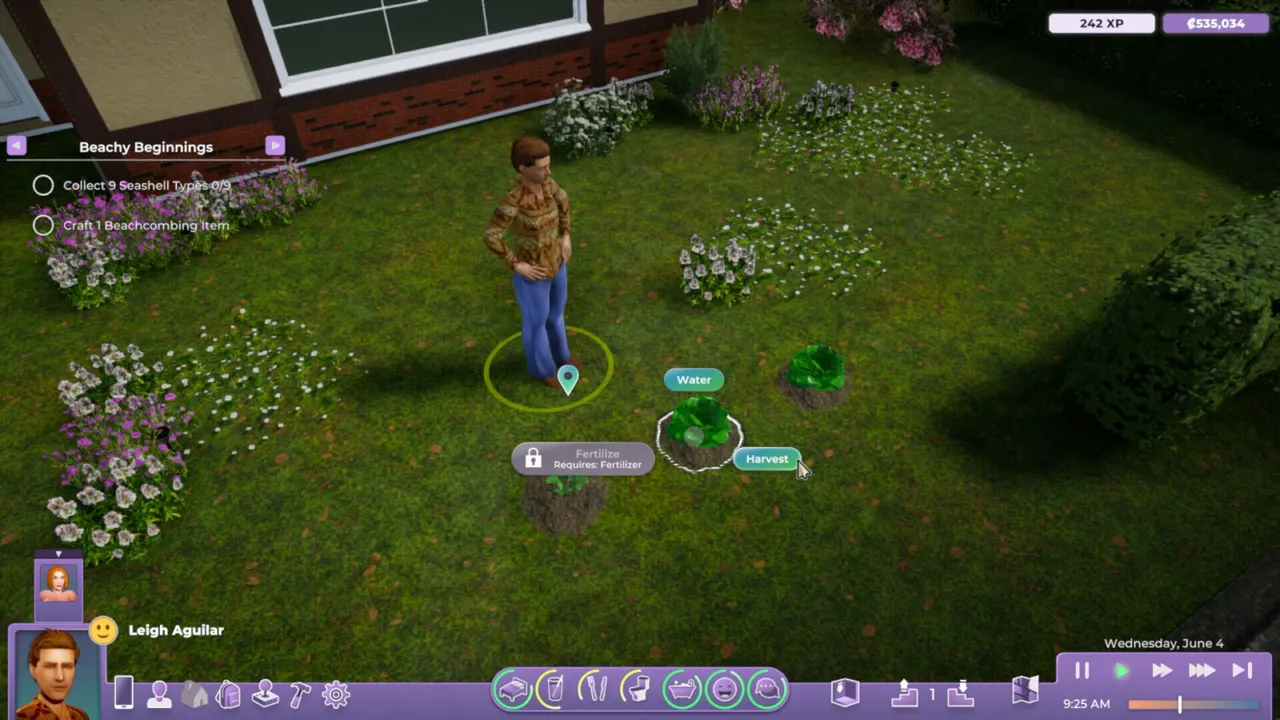
Task: Go up one floor level
Action: tap(905, 695)
